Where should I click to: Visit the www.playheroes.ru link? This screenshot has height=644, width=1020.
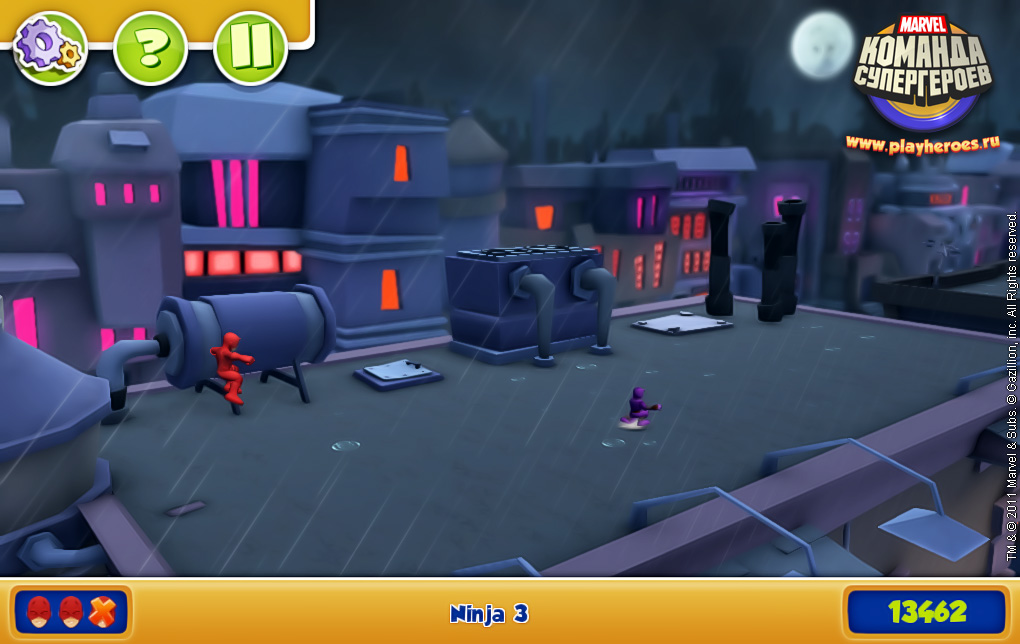[x=922, y=143]
